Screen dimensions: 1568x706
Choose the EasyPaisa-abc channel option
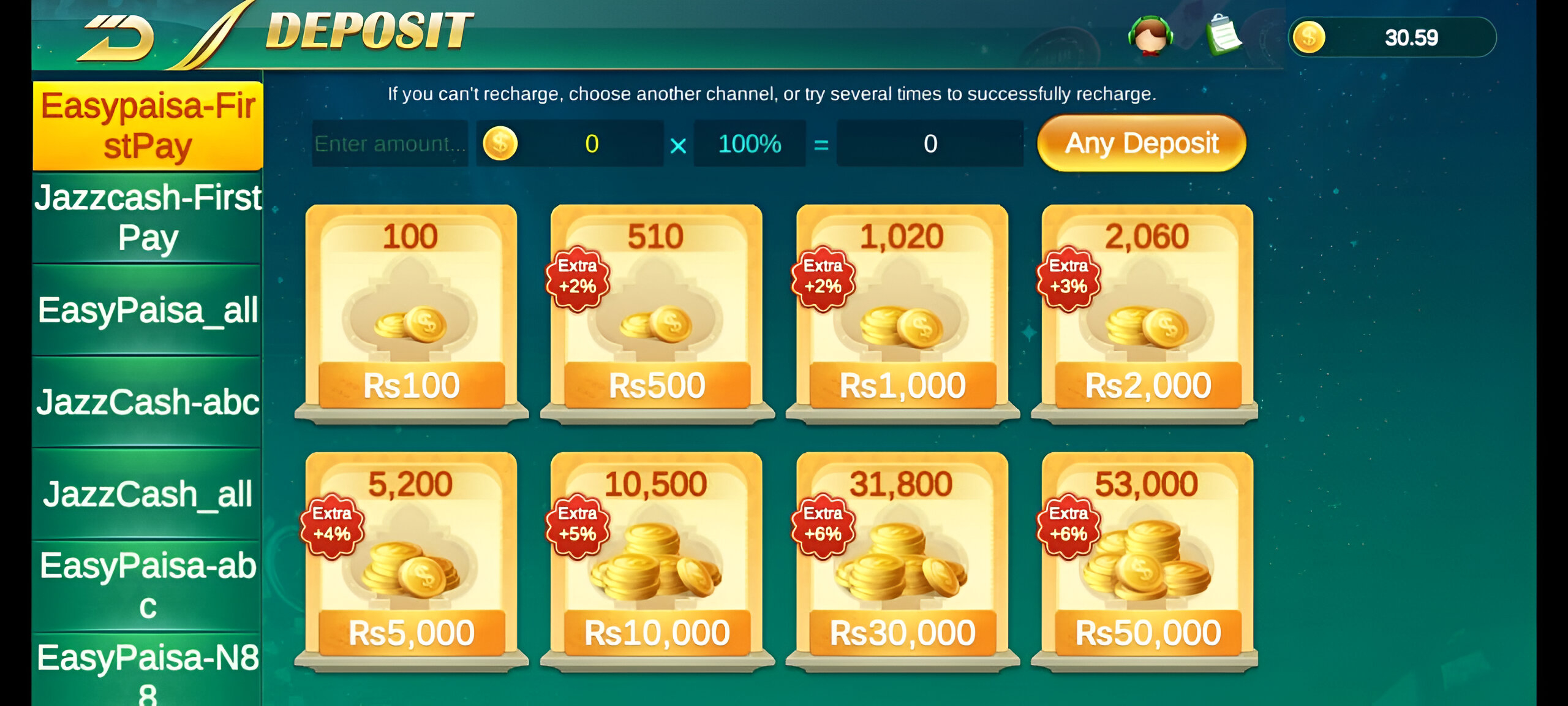coord(146,585)
